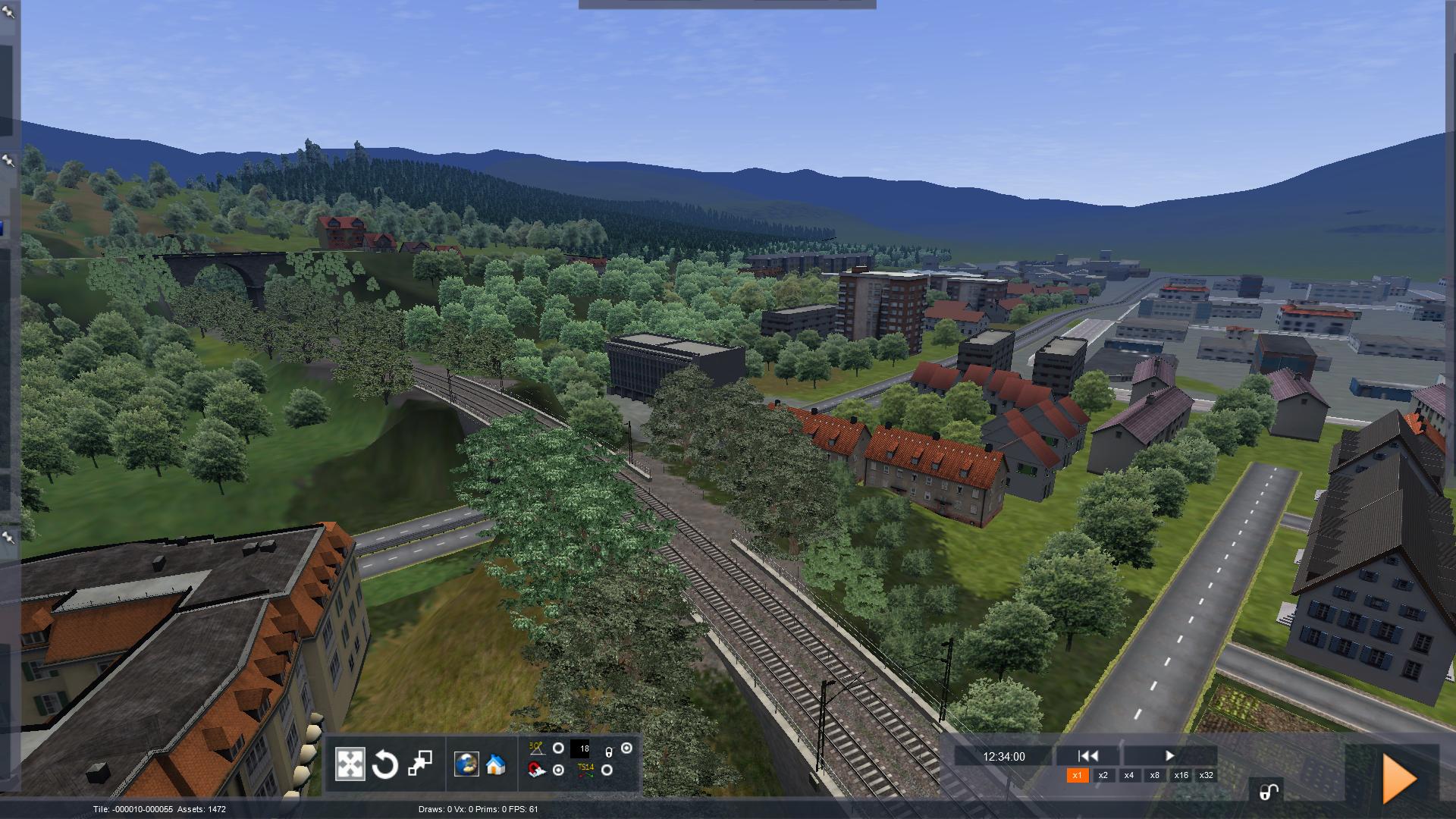Edit the value field showing 18

[580, 749]
